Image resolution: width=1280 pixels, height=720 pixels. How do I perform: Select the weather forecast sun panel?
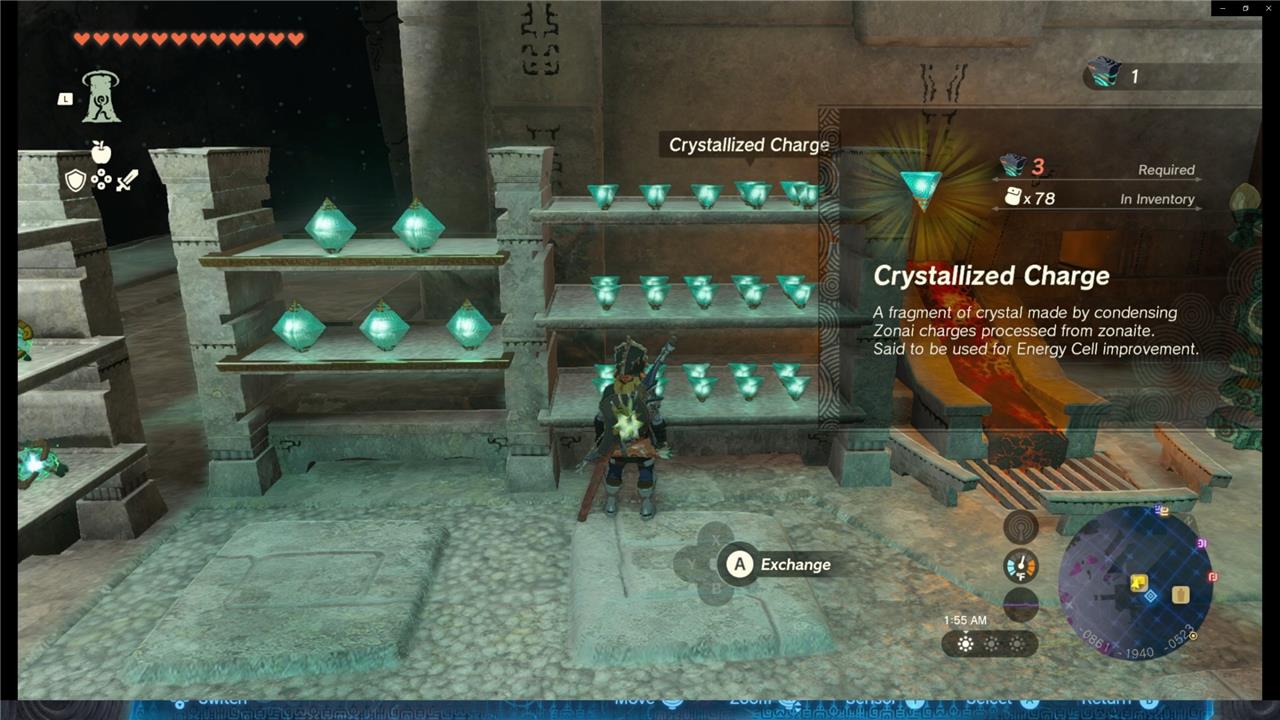(990, 644)
